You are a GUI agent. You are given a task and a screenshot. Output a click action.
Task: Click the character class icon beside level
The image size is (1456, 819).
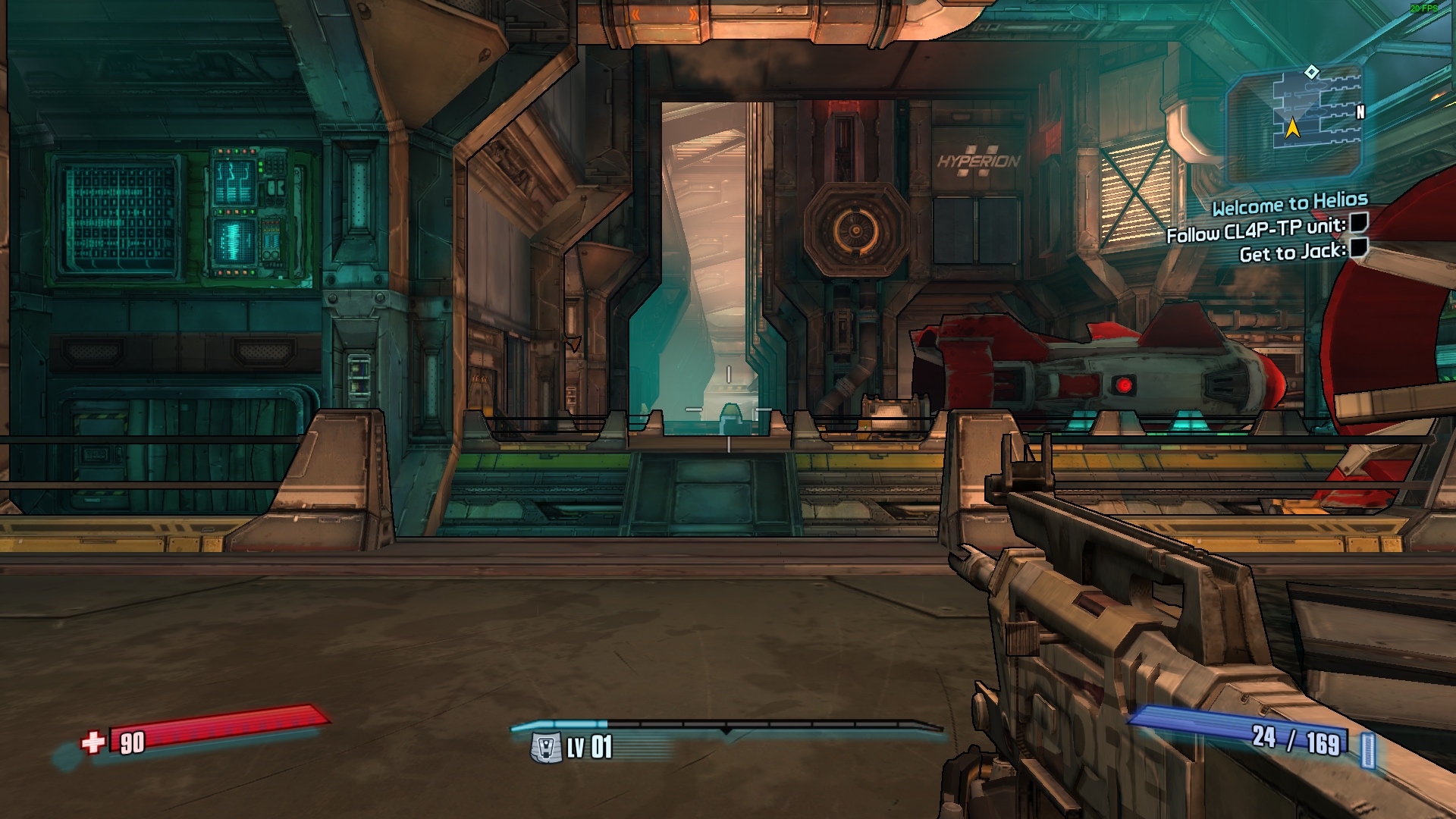(545, 748)
